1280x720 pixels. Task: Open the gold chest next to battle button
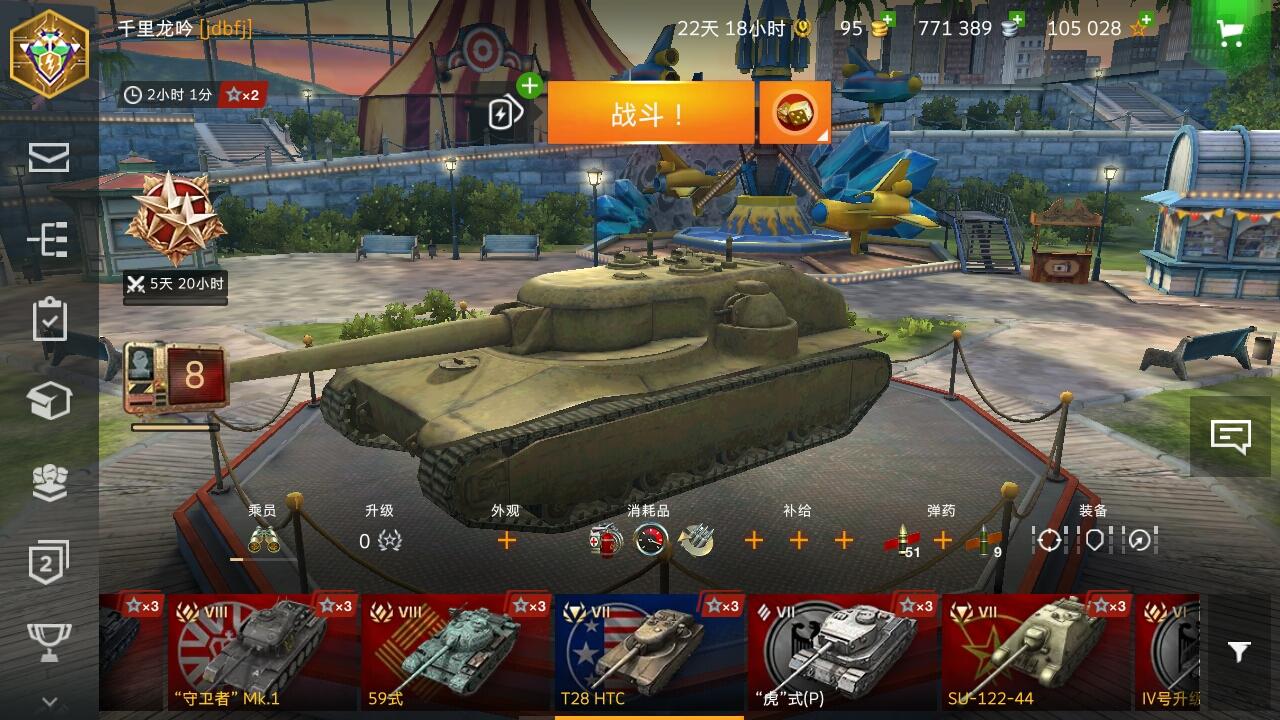(x=795, y=111)
